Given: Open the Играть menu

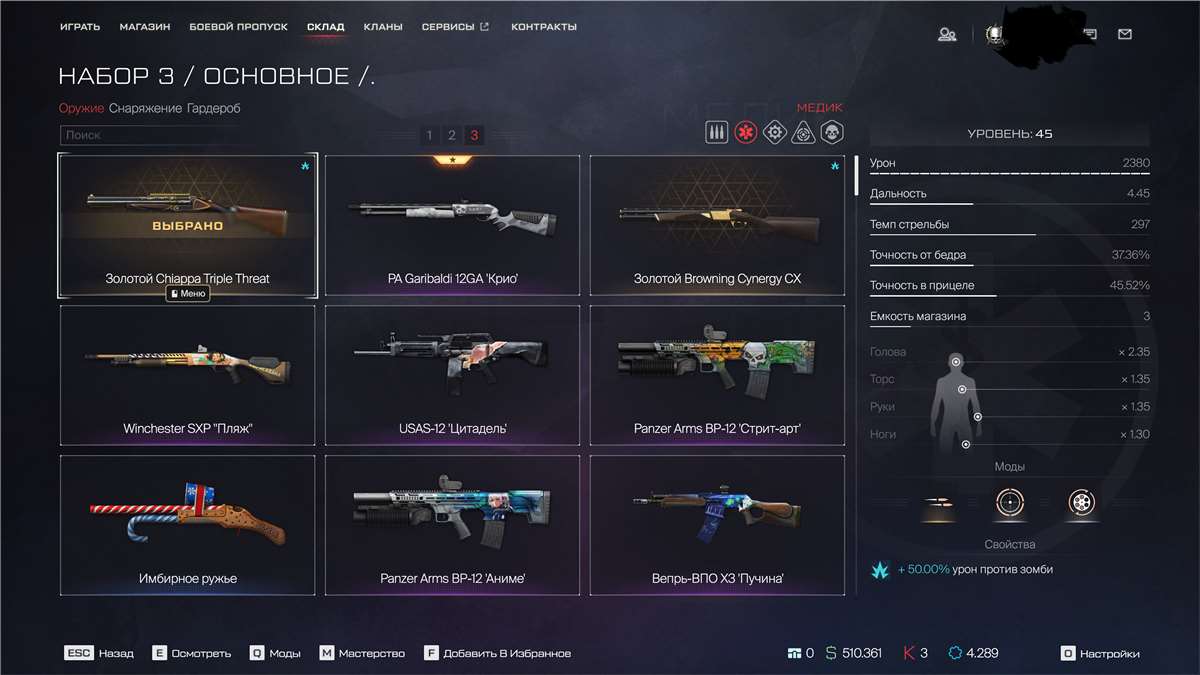Looking at the screenshot, I should coord(79,27).
